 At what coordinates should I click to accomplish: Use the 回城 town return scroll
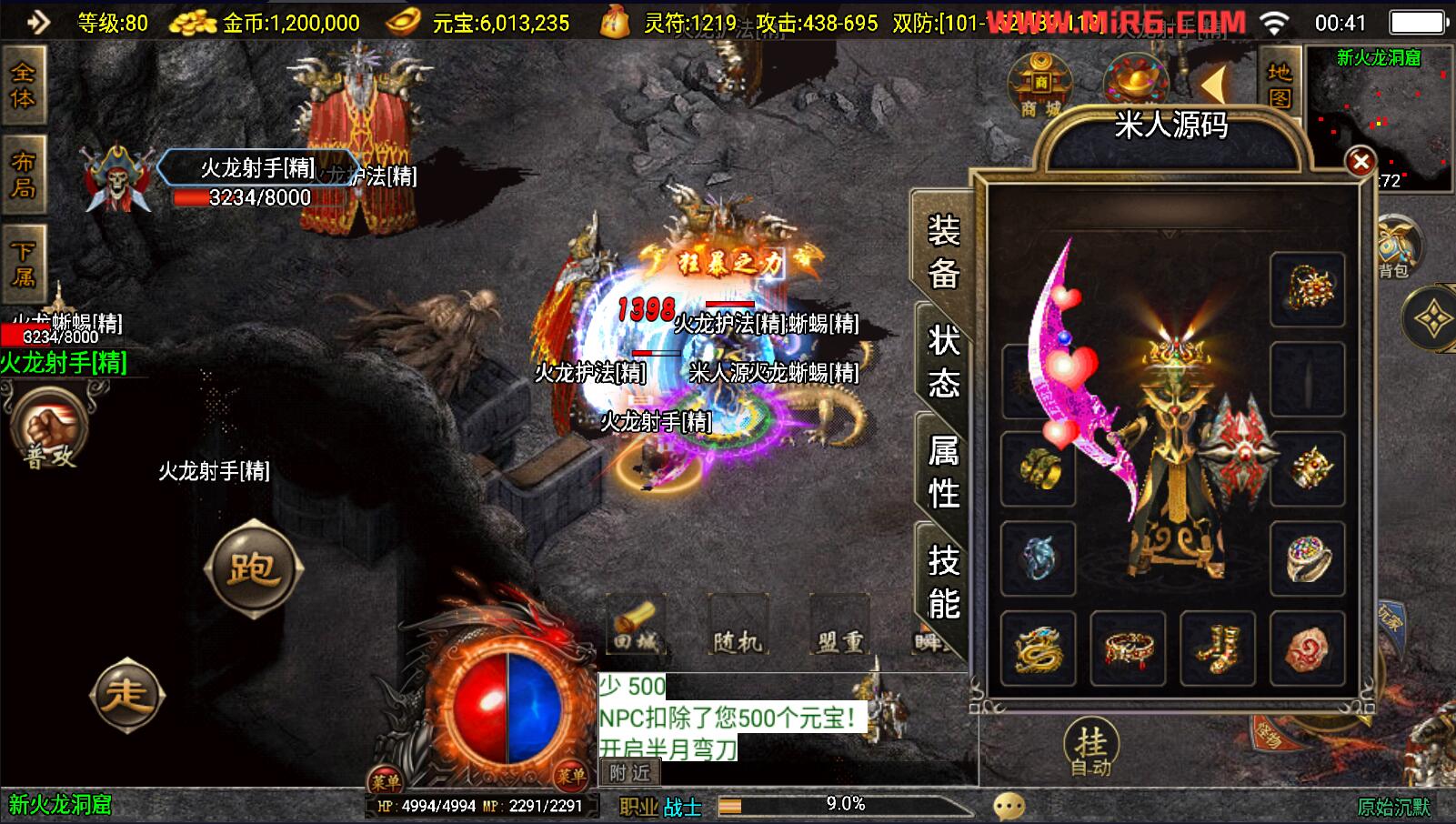636,627
